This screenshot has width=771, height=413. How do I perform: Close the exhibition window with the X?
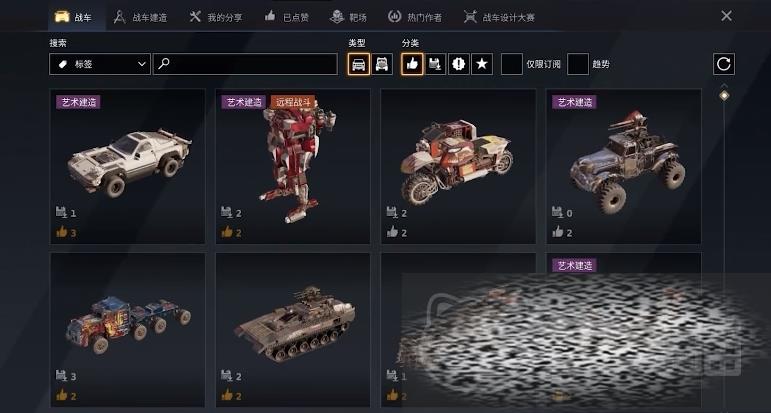tap(726, 16)
